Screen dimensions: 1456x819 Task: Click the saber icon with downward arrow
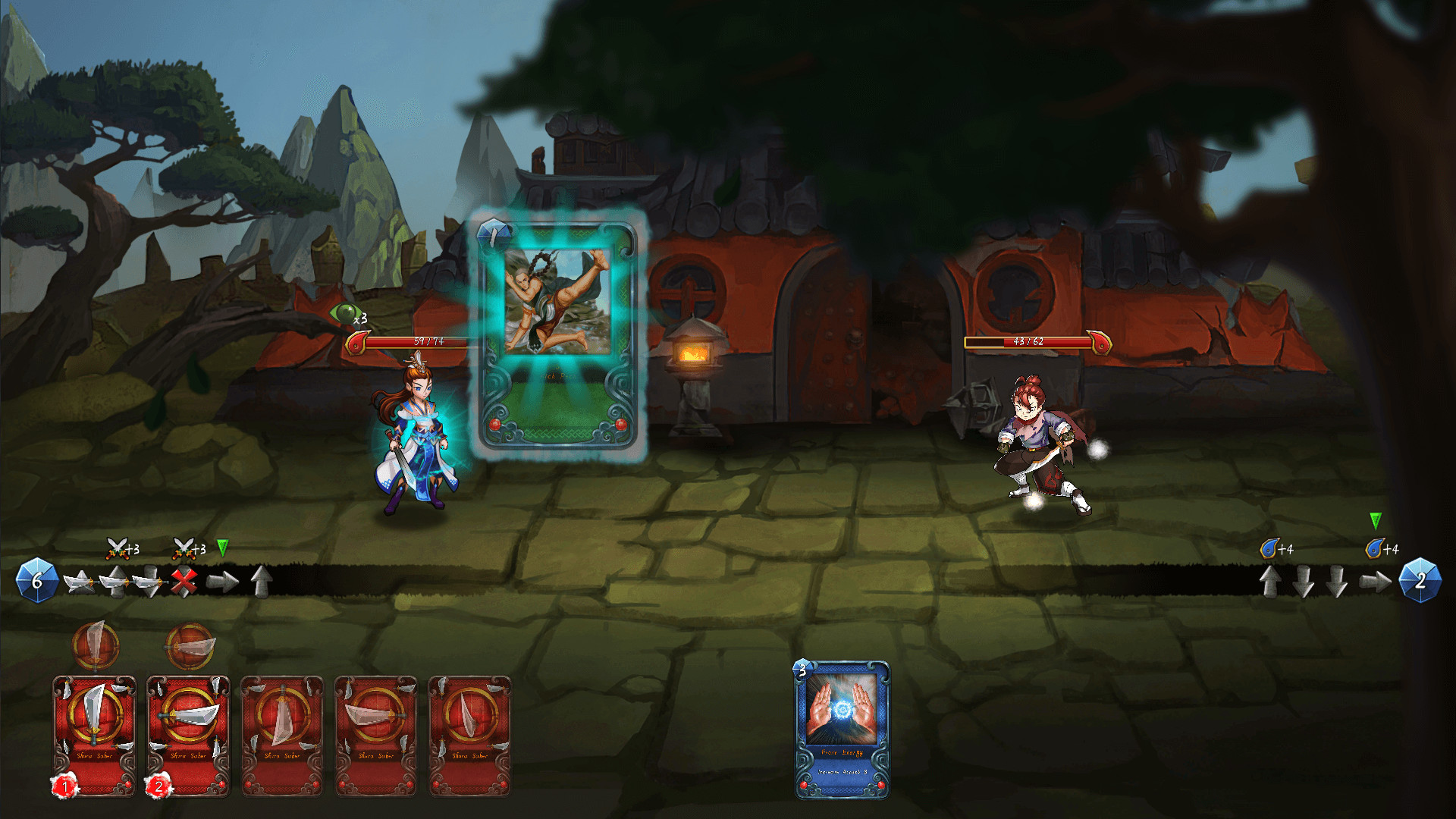coord(150,583)
